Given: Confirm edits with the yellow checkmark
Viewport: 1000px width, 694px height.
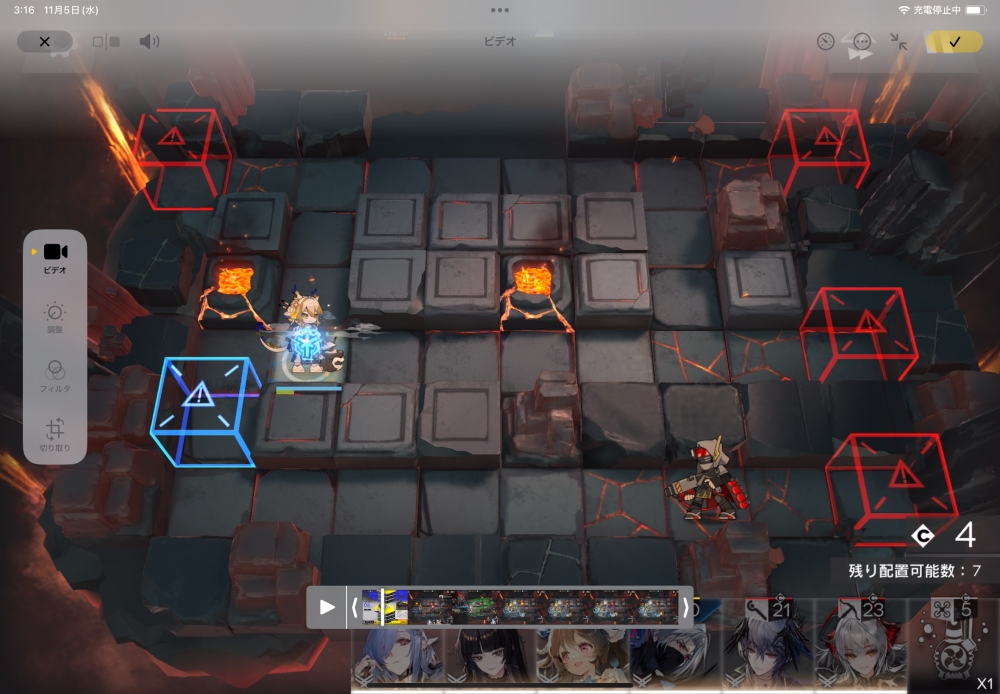Looking at the screenshot, I should [954, 42].
